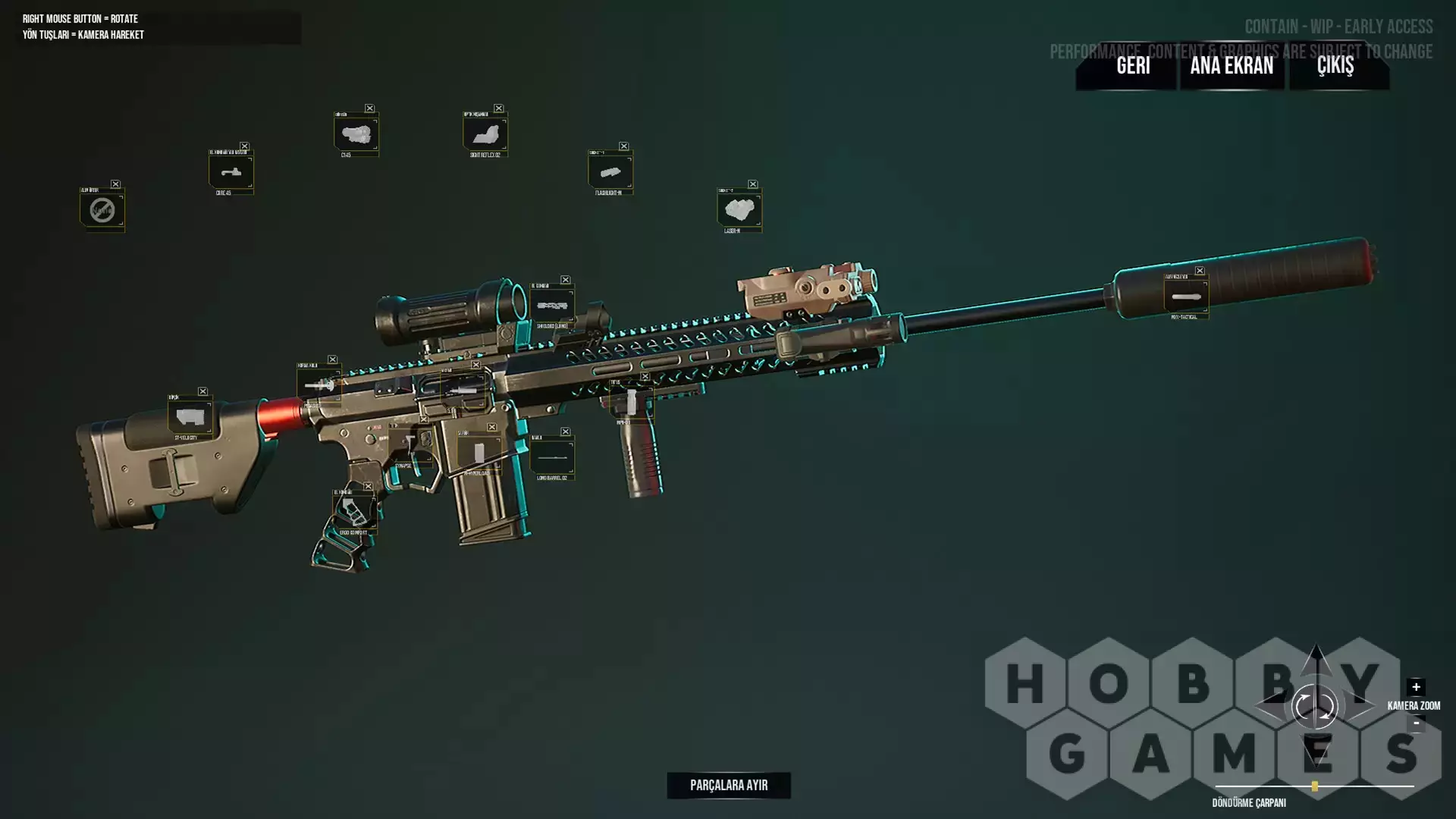1456x819 pixels.
Task: Select the Long Barrel 02 slot
Action: click(x=551, y=457)
